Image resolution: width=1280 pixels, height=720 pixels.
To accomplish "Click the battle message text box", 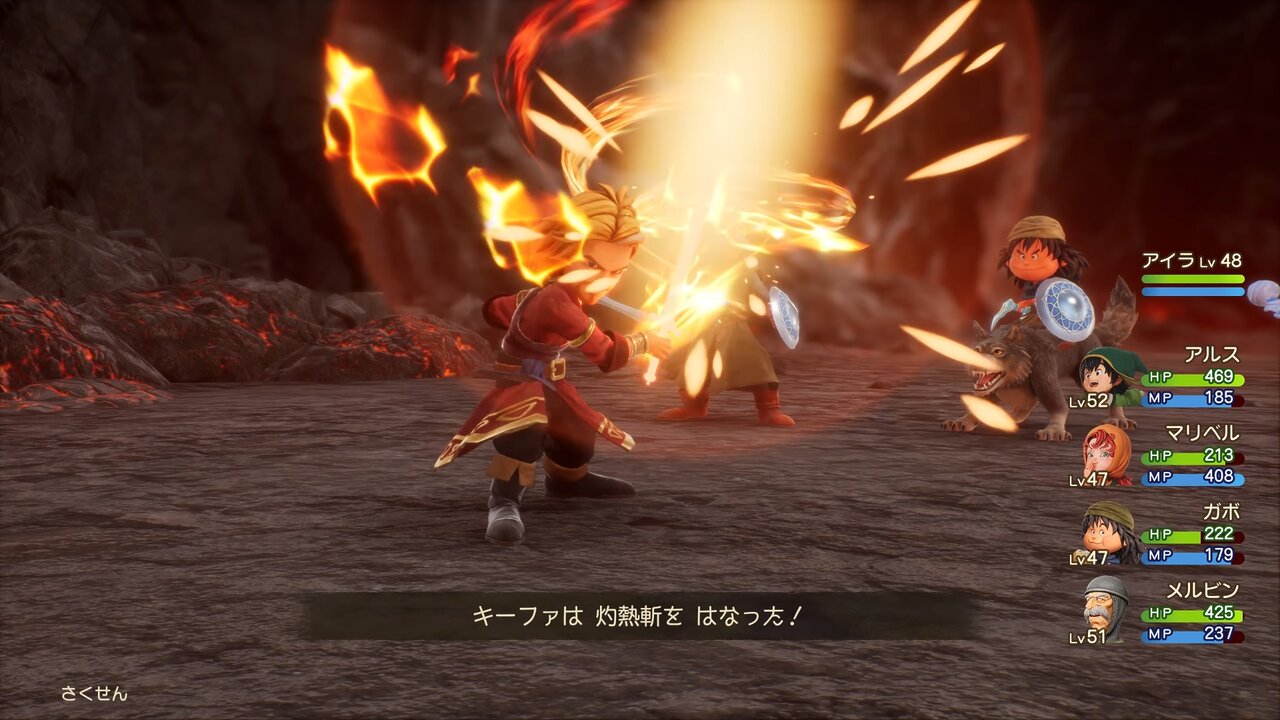I will point(640,617).
